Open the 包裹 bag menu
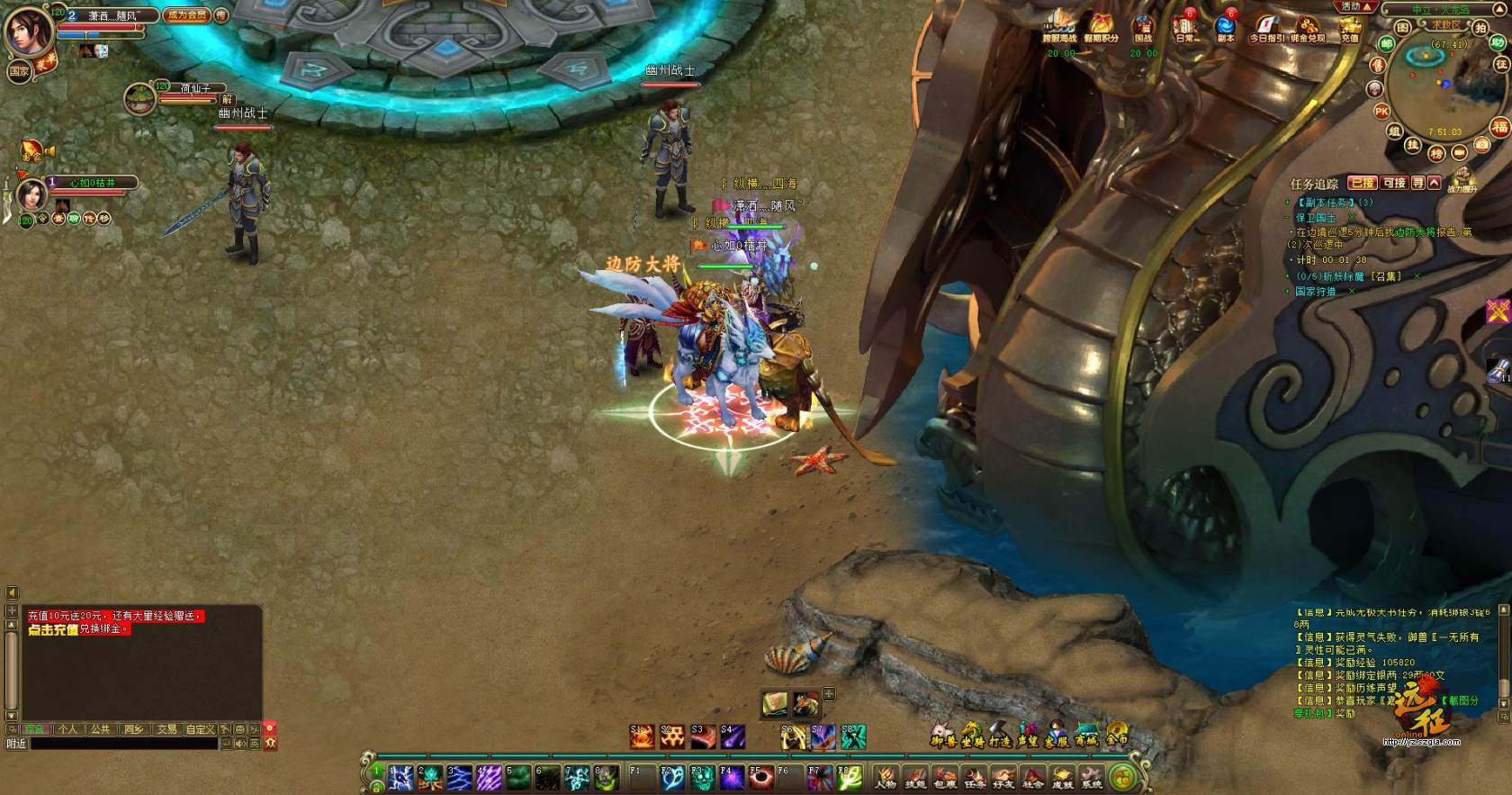The width and height of the screenshot is (1512, 795). (945, 776)
